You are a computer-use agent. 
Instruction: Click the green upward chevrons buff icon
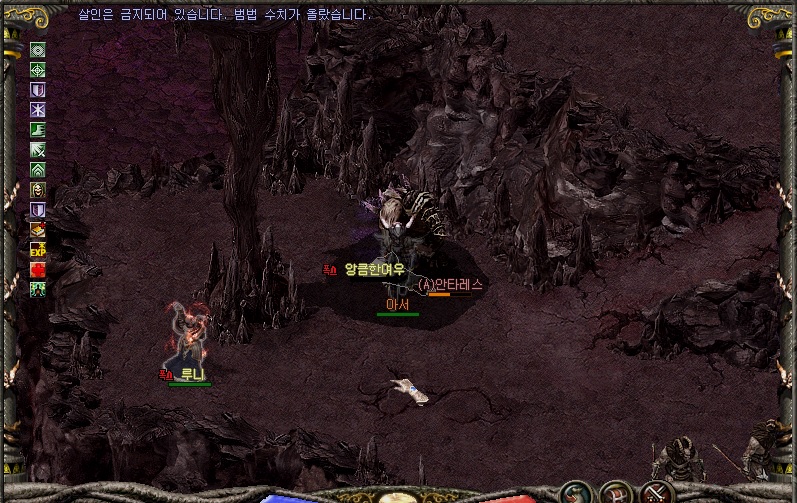pos(38,169)
